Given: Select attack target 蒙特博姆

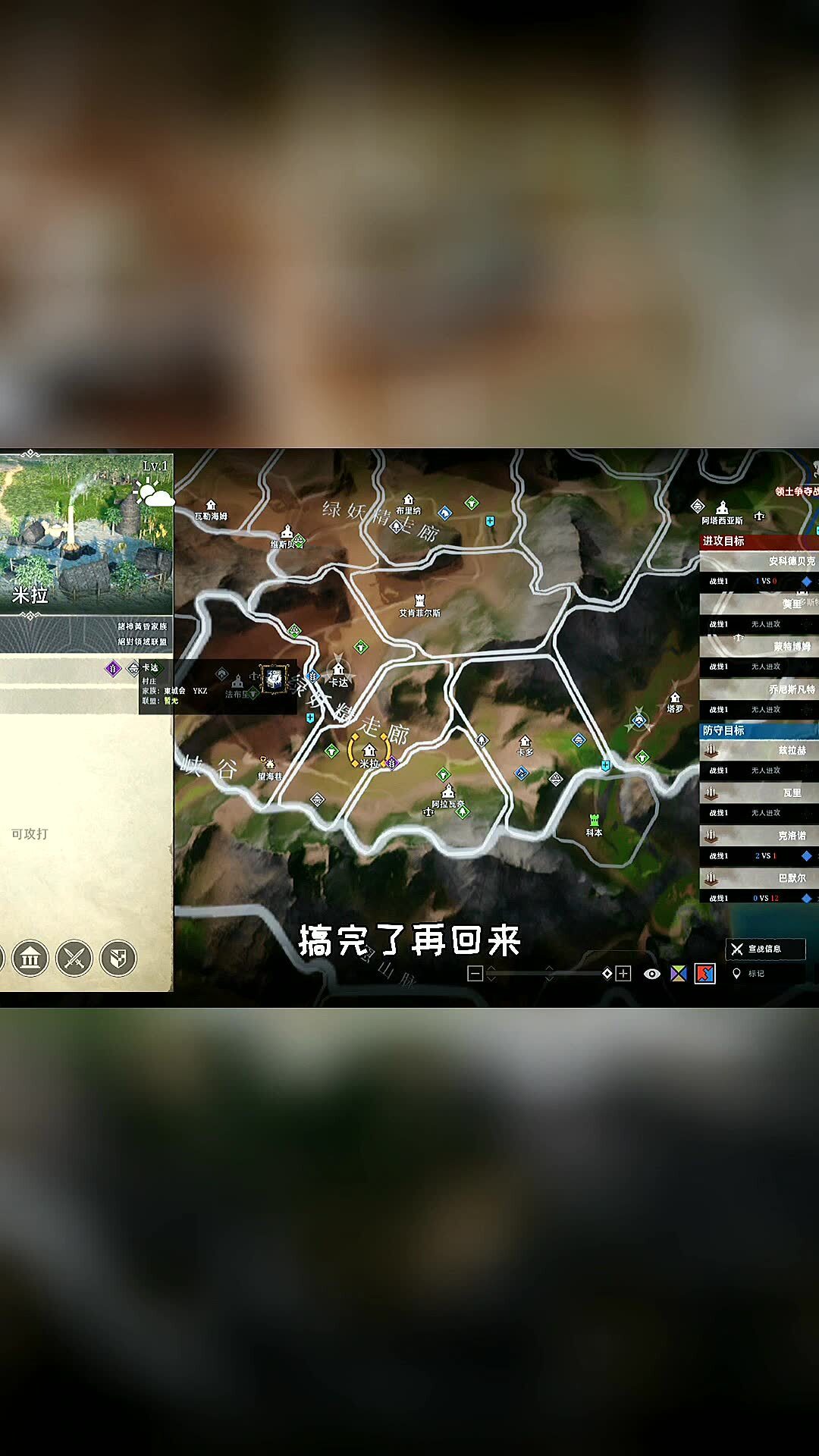Looking at the screenshot, I should (758, 647).
